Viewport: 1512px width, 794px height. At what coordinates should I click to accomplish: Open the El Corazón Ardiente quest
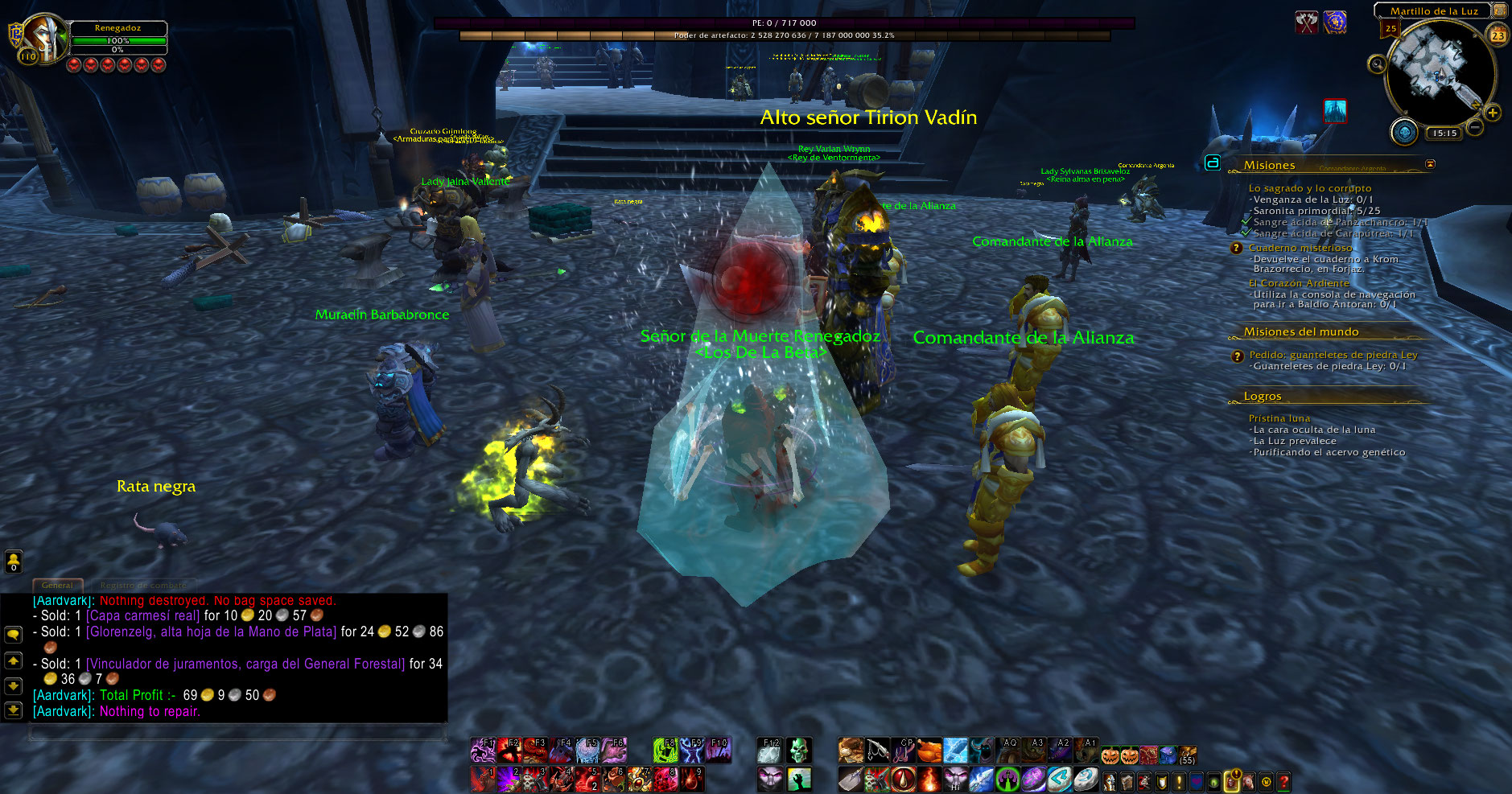1298,283
